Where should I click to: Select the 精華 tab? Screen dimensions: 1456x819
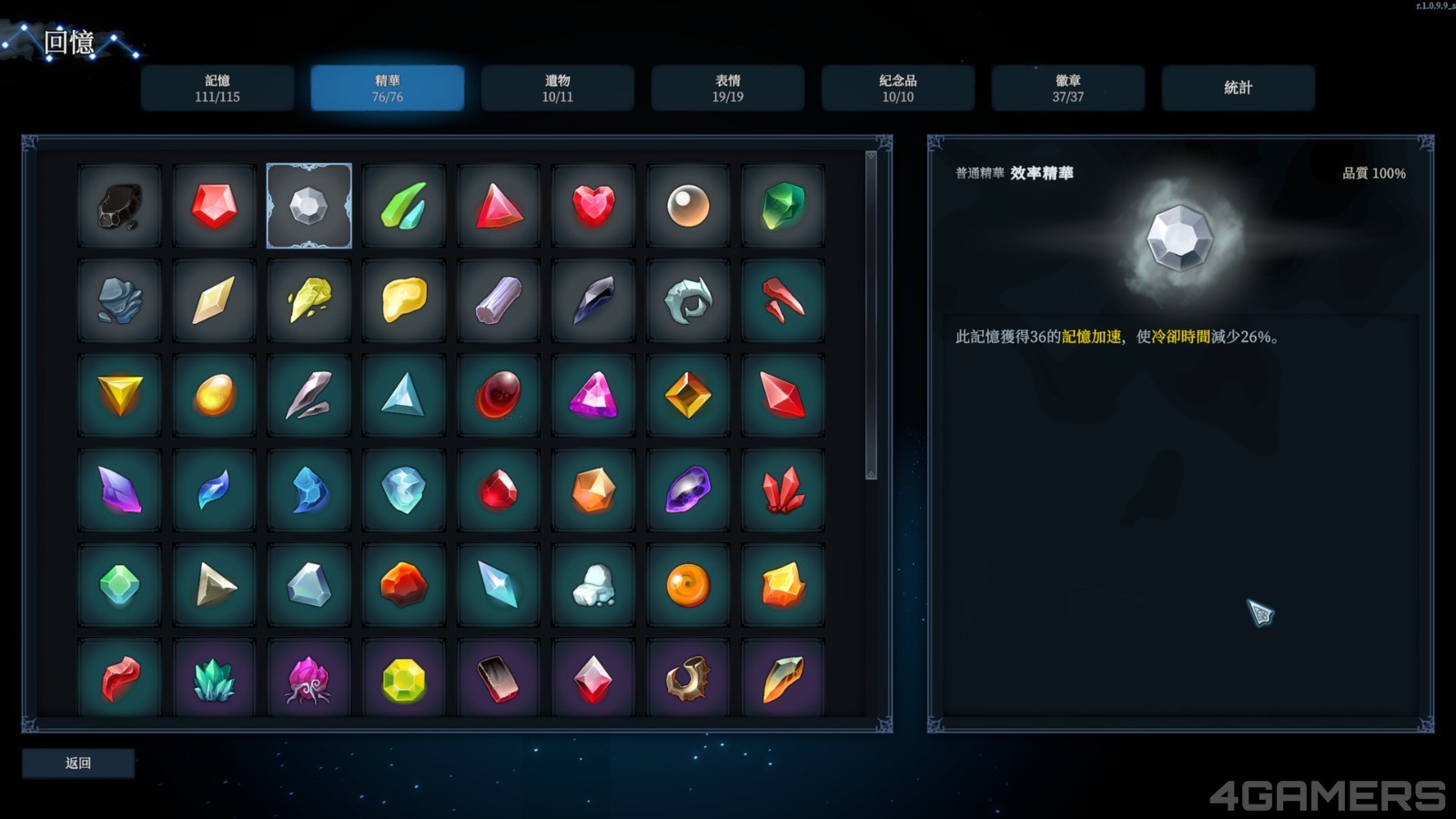[388, 88]
